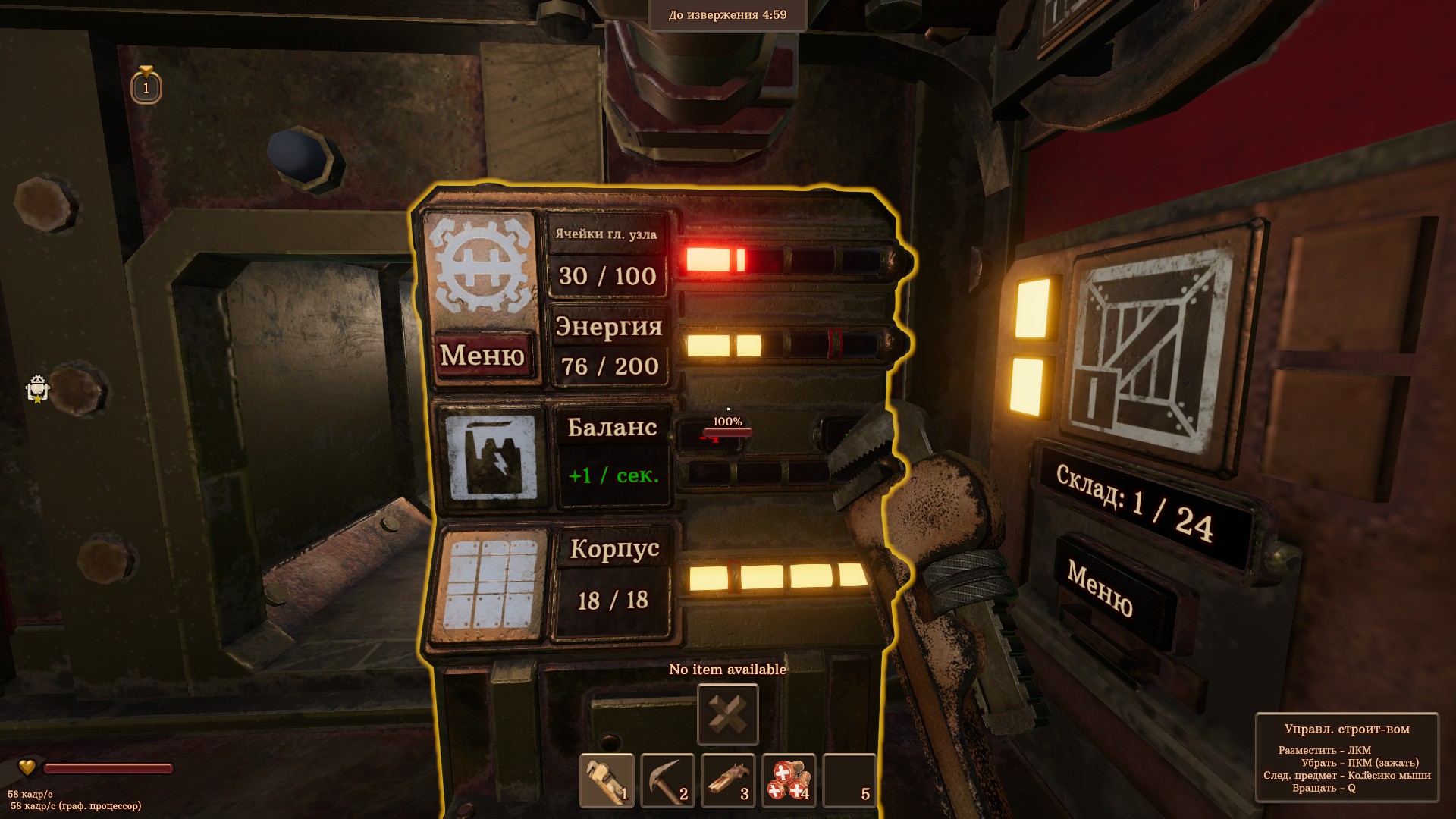Select the wrench in hotbar slot 1

607,780
